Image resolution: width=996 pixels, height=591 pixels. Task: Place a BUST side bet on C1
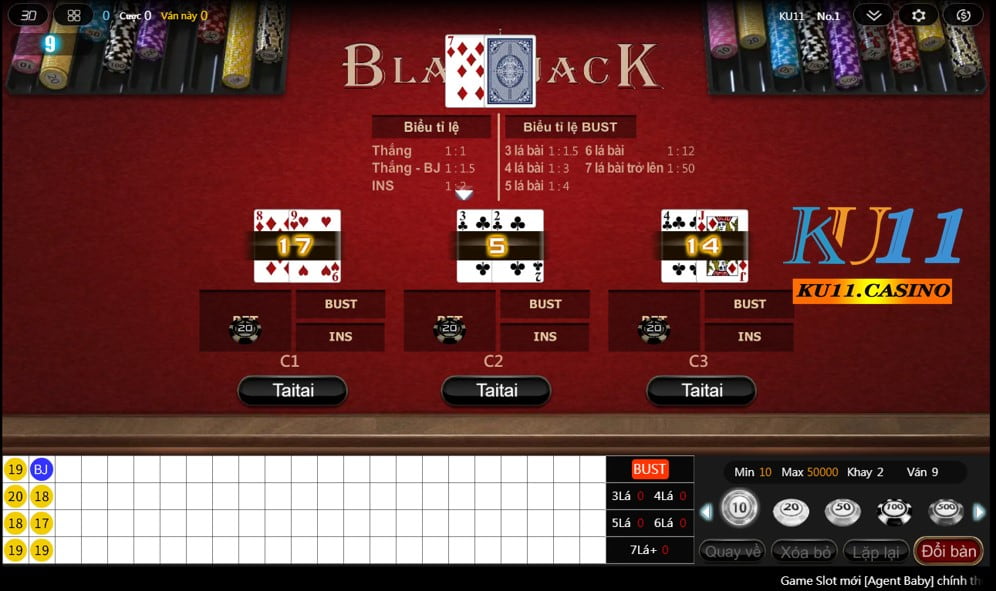[x=340, y=304]
